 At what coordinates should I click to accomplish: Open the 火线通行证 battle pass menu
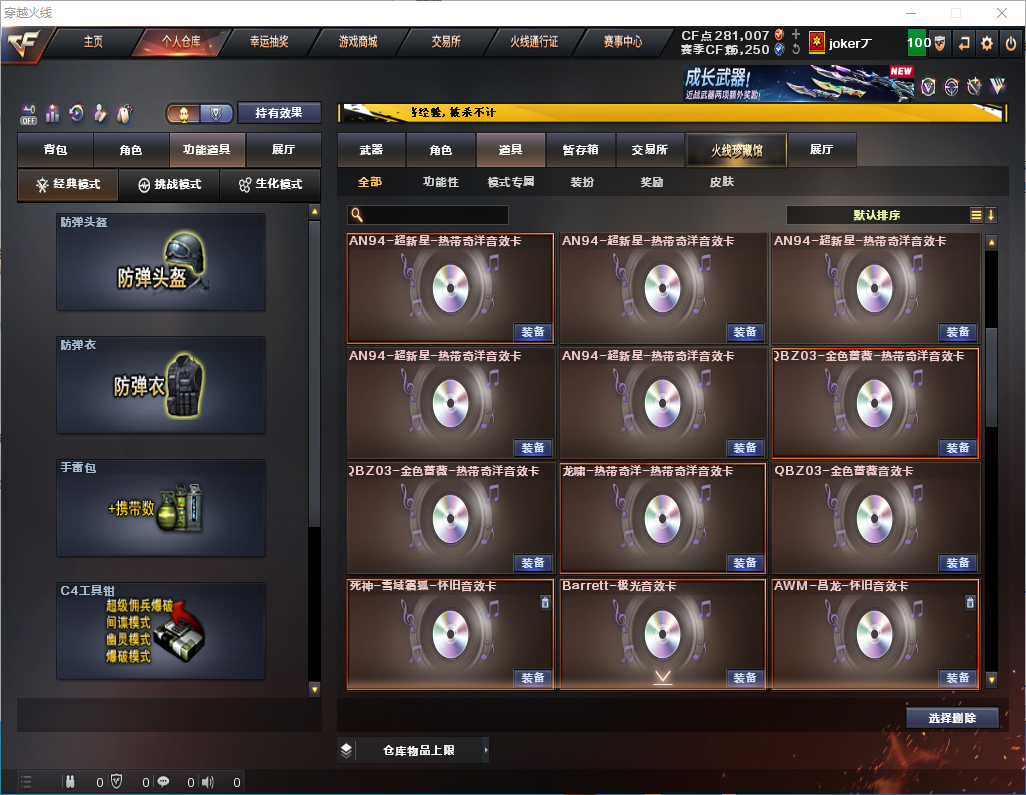(534, 42)
